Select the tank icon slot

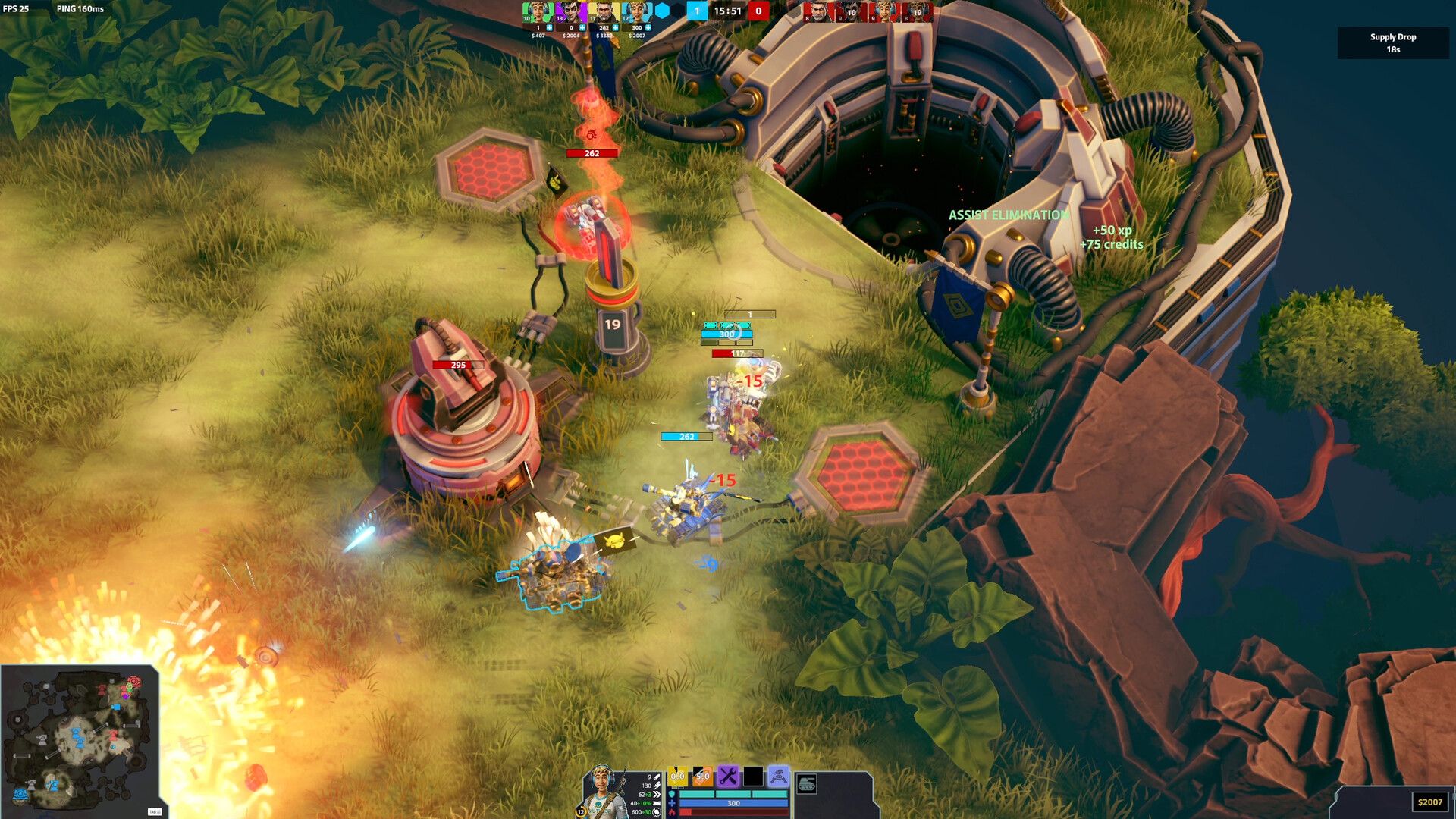click(x=807, y=784)
